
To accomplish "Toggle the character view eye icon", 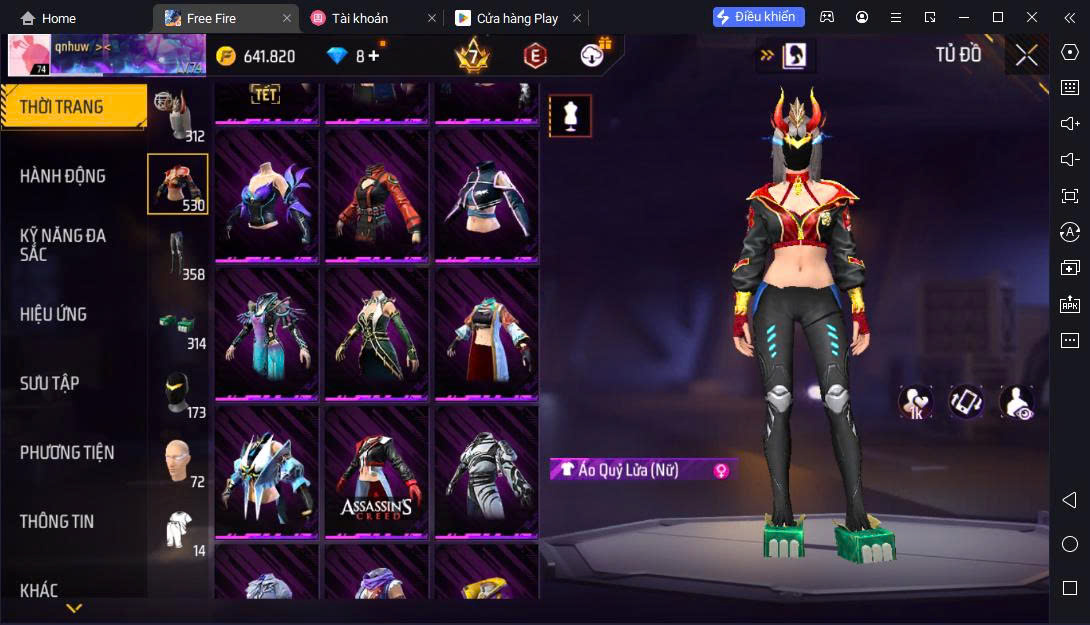I will pos(1017,402).
